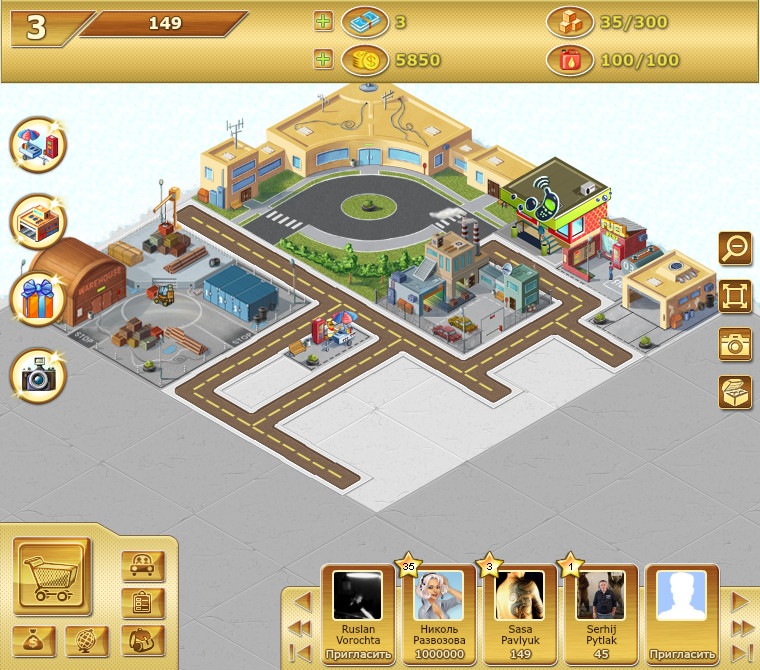Open the round shop building icon

[38, 222]
